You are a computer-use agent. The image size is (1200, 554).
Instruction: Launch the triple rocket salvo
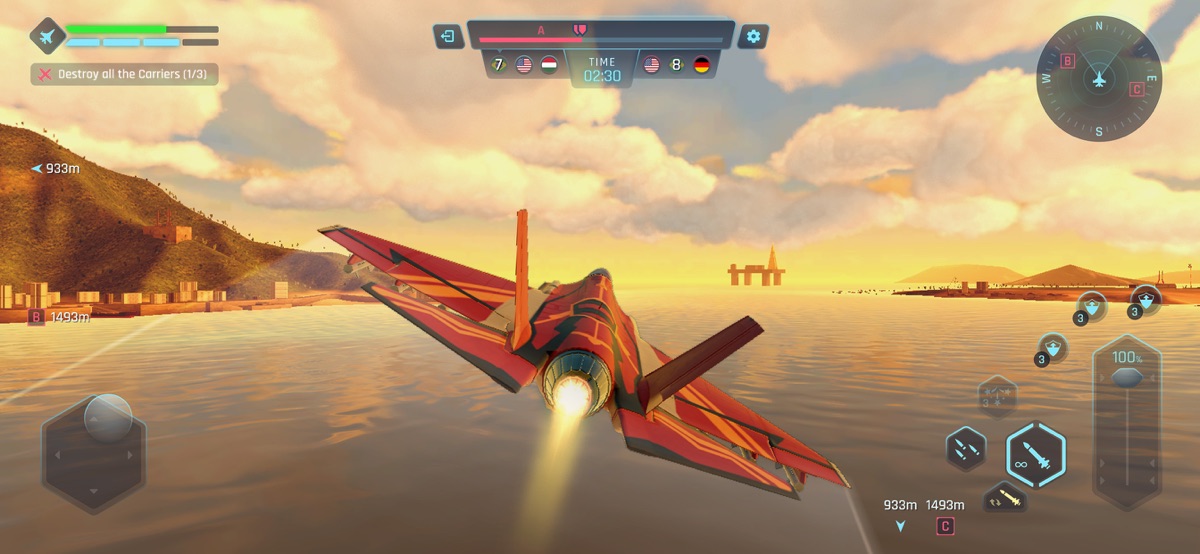coord(966,448)
